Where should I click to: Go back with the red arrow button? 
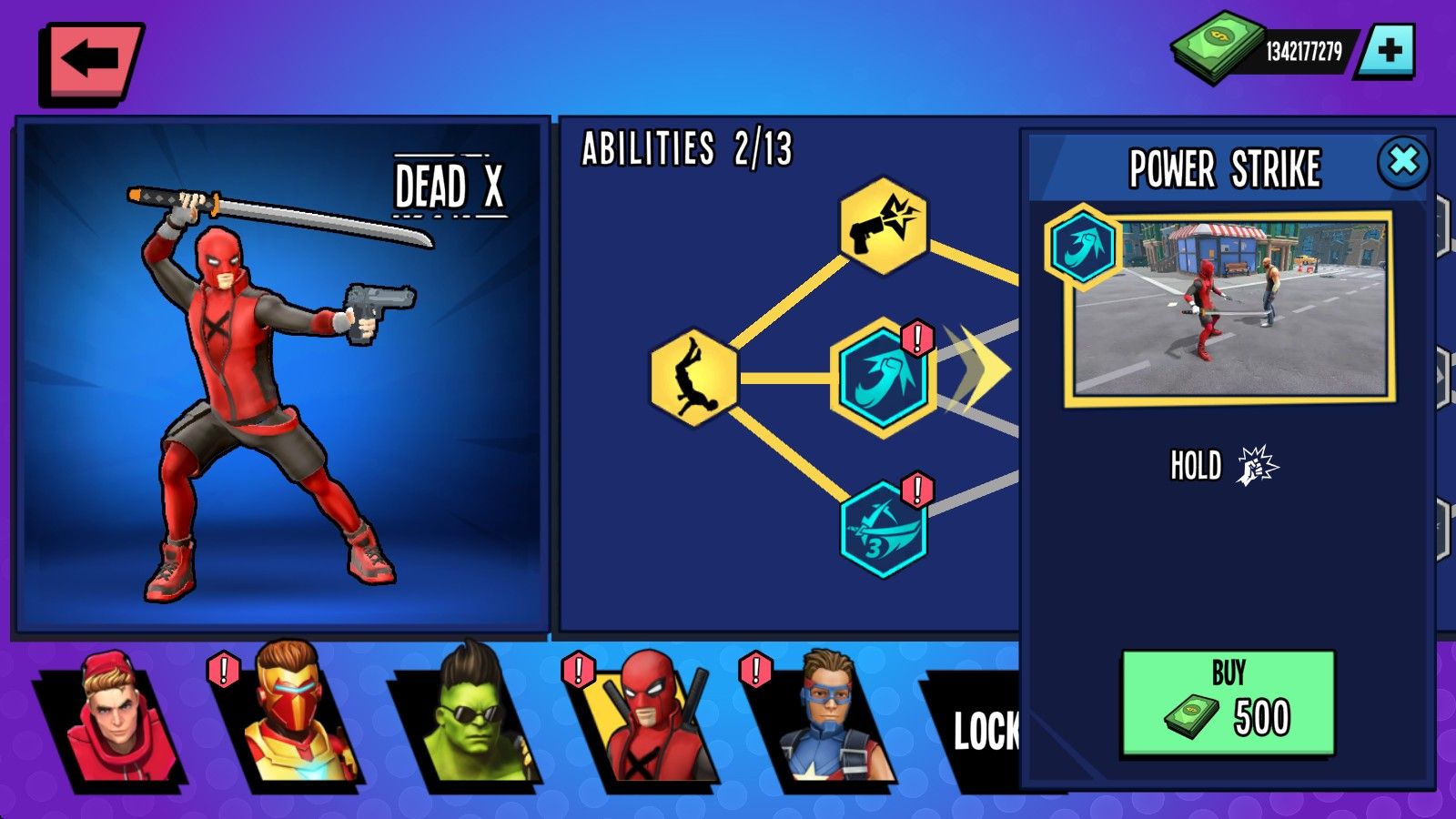(x=90, y=61)
